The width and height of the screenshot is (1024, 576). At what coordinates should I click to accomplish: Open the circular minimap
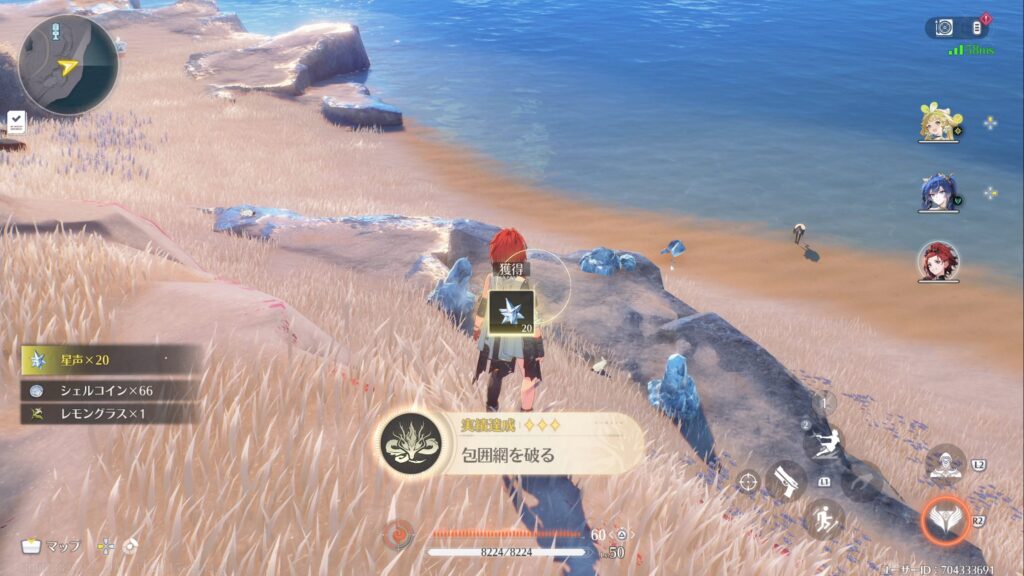[x=68, y=65]
